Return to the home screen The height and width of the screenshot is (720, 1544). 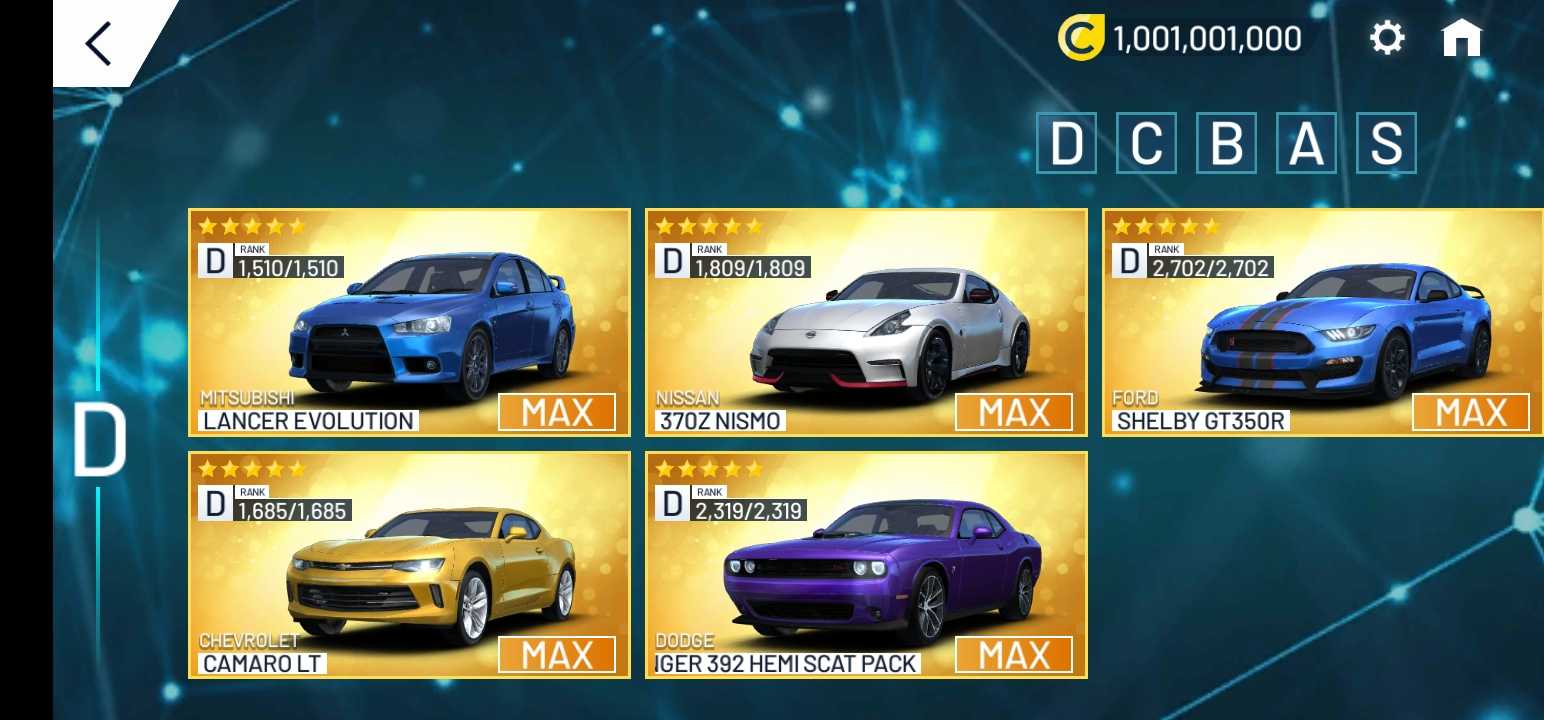pos(1461,39)
